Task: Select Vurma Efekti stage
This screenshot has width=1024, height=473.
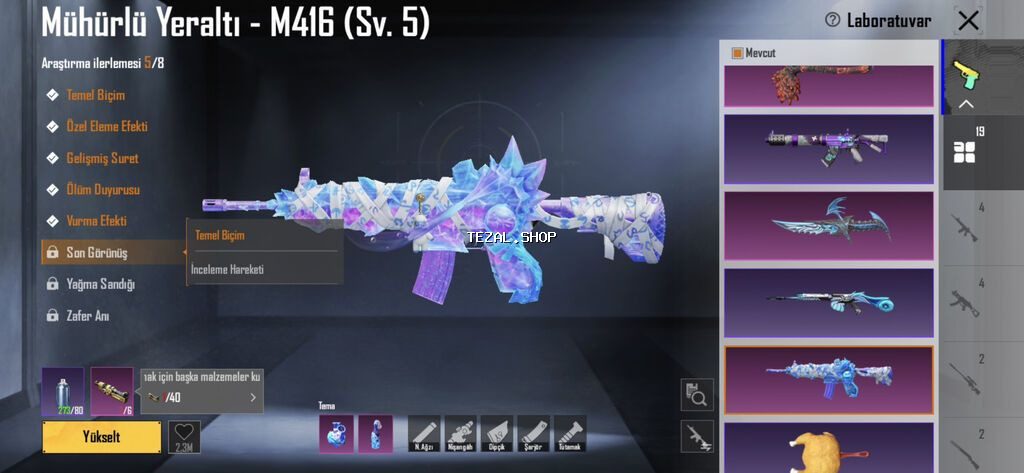Action: (96, 220)
